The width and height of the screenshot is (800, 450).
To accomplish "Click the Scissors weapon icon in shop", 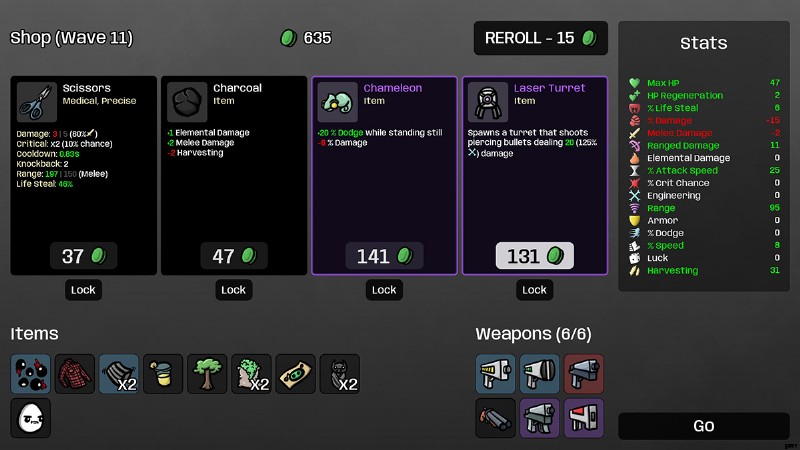I will click(x=38, y=101).
